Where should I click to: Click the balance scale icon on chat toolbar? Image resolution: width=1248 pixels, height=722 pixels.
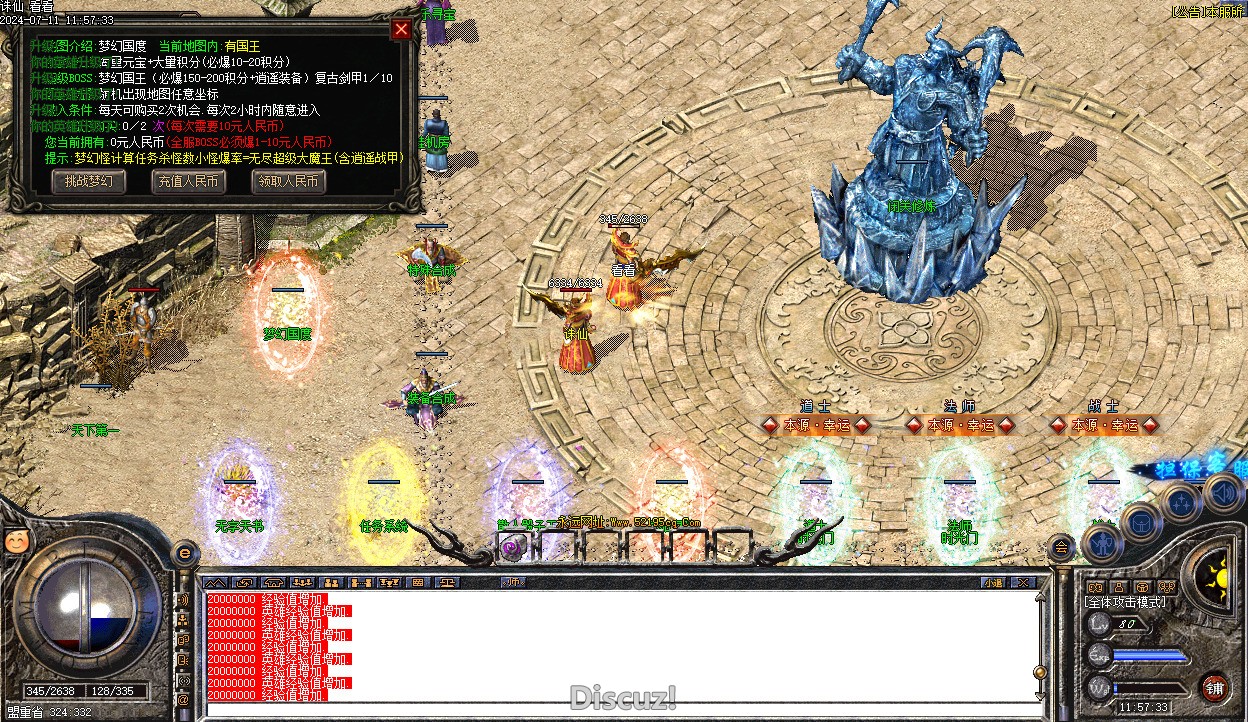click(447, 582)
